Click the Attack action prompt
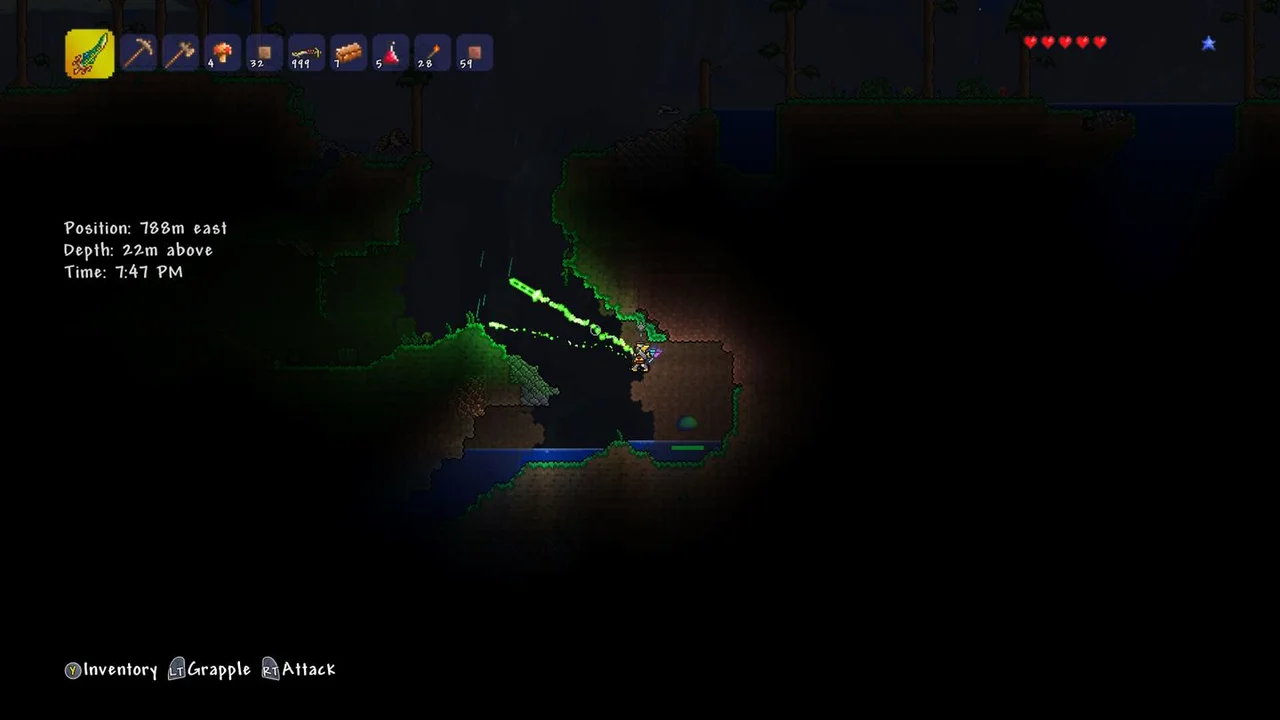 [308, 670]
